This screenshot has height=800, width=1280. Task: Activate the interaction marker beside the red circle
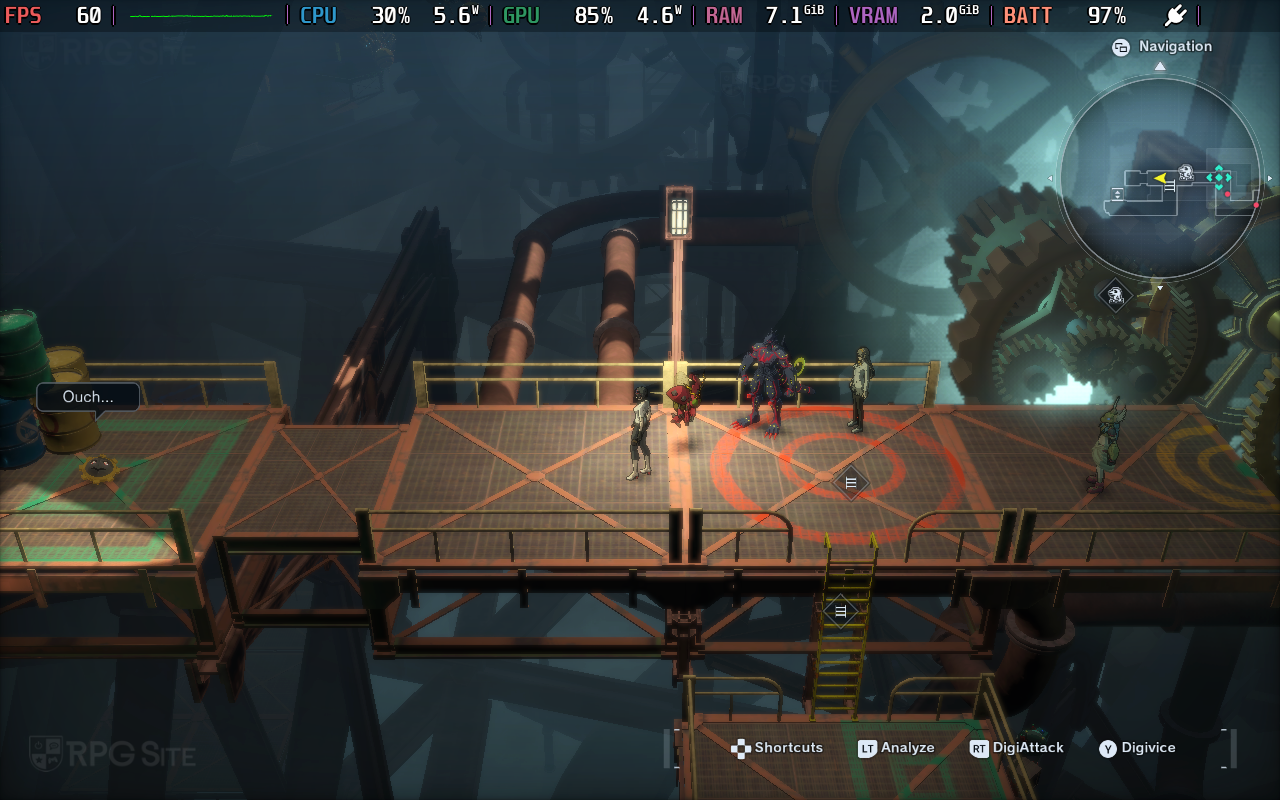850,482
